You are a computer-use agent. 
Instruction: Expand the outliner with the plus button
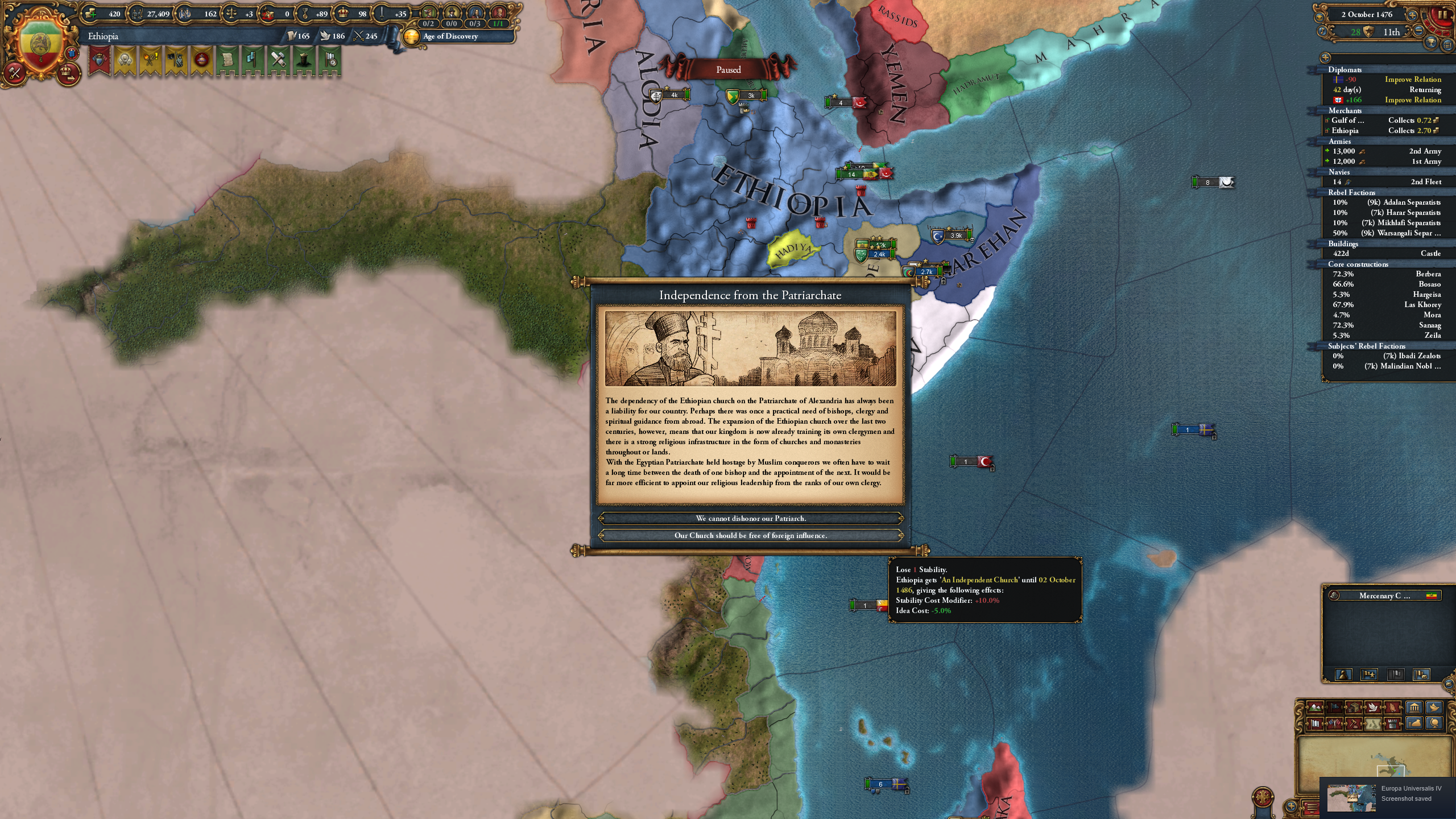[1325, 59]
